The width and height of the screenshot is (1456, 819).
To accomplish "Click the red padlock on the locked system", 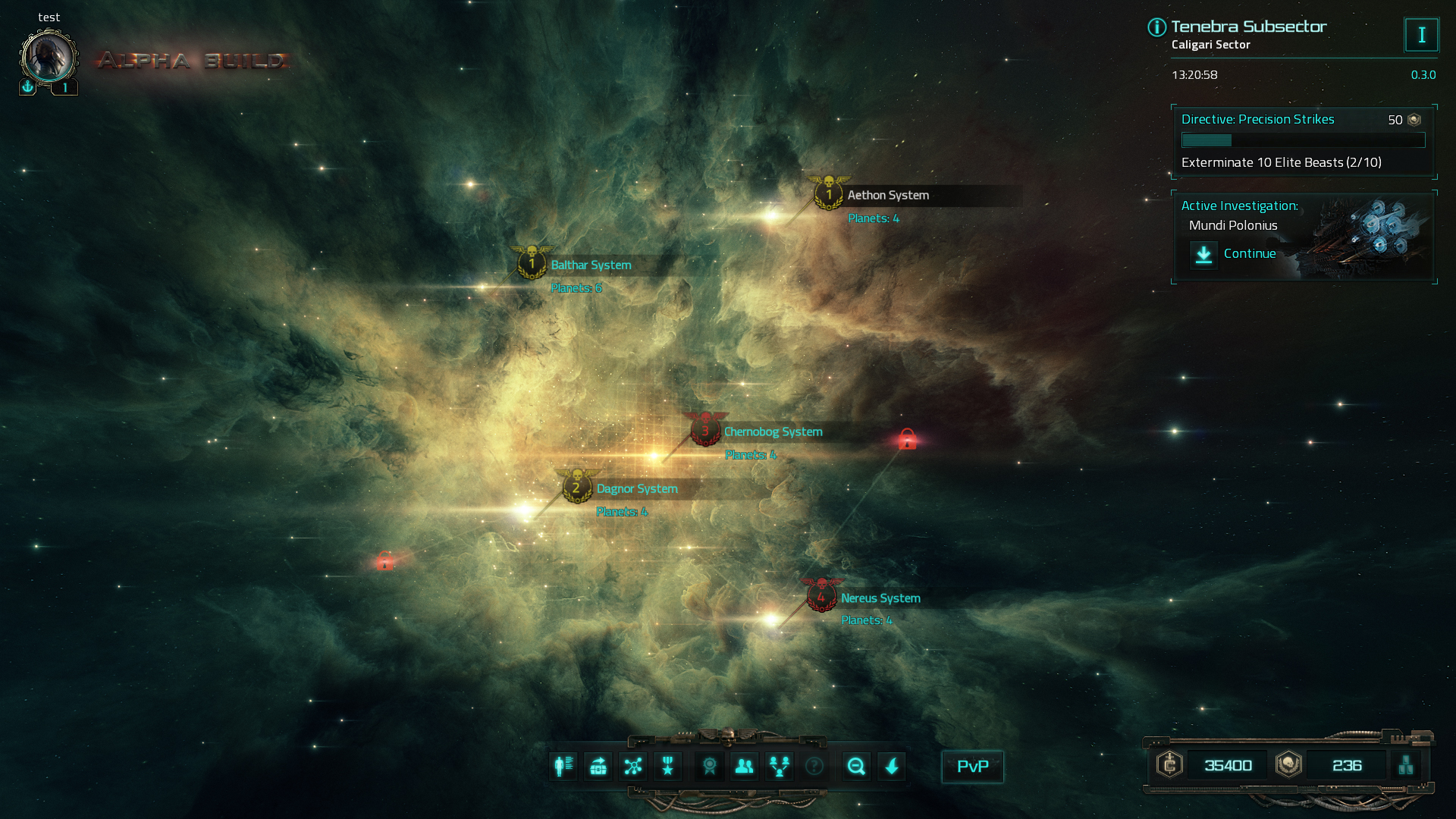I will click(x=907, y=440).
